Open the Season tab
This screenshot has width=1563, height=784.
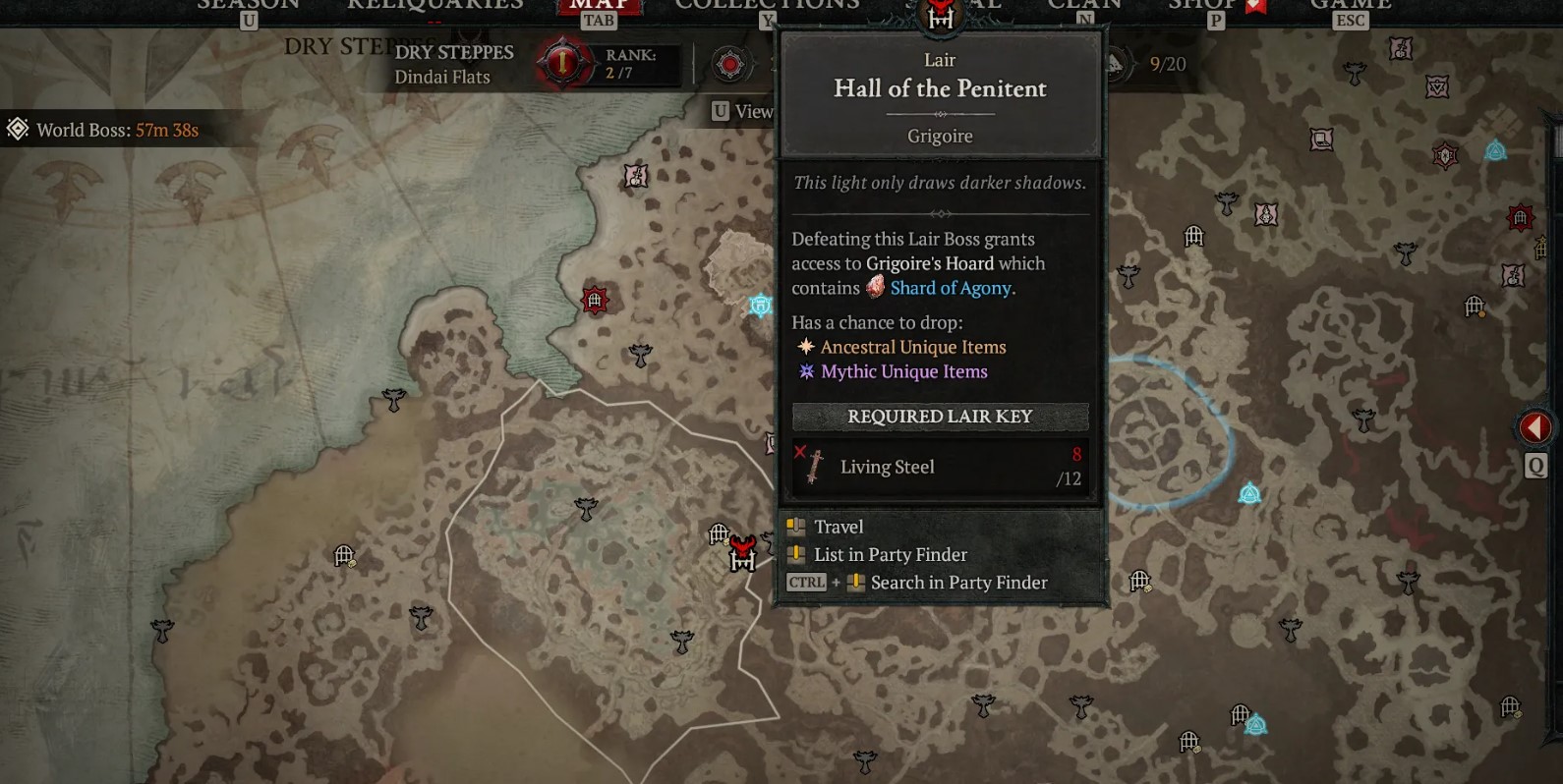[x=248, y=8]
